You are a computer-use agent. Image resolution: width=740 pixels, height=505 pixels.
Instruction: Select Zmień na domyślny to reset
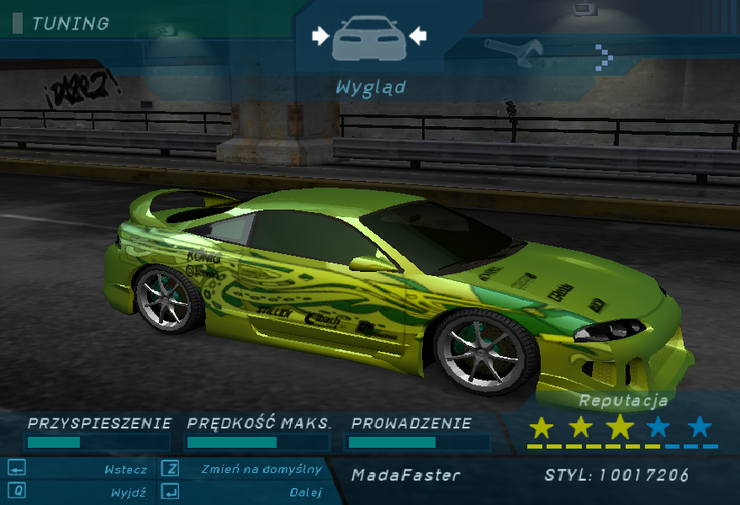pyautogui.click(x=261, y=469)
